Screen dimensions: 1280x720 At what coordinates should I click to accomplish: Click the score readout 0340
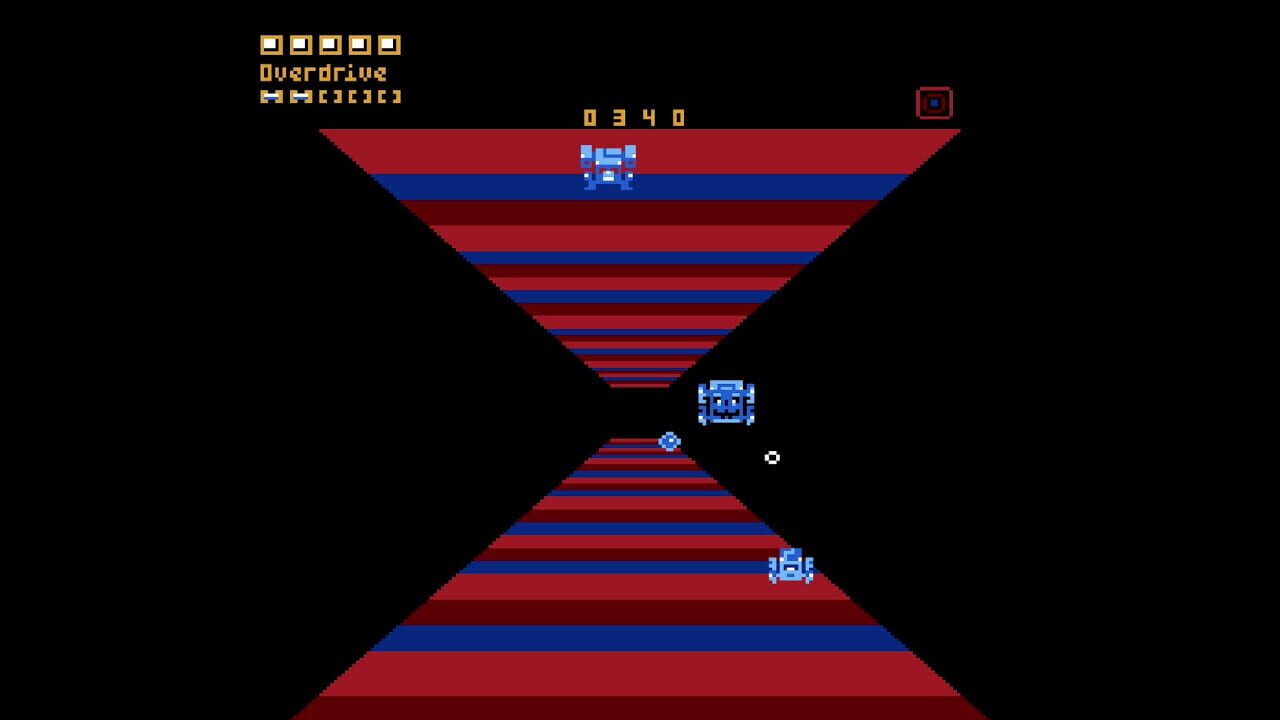tap(632, 117)
